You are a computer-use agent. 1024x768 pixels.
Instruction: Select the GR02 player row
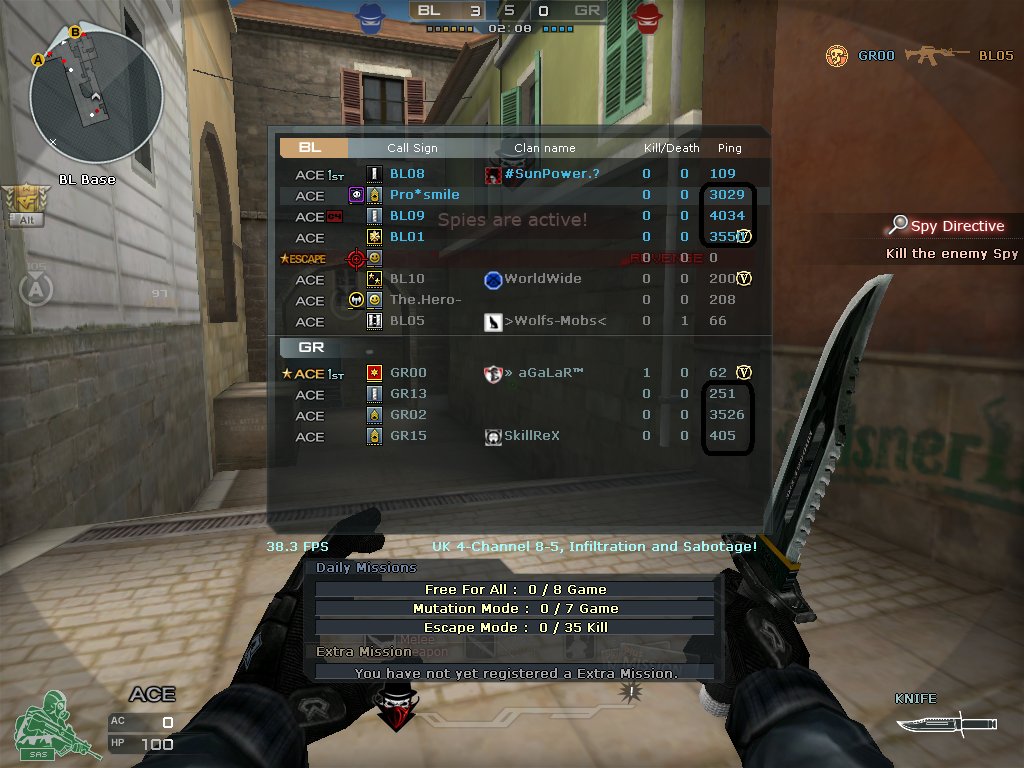408,415
